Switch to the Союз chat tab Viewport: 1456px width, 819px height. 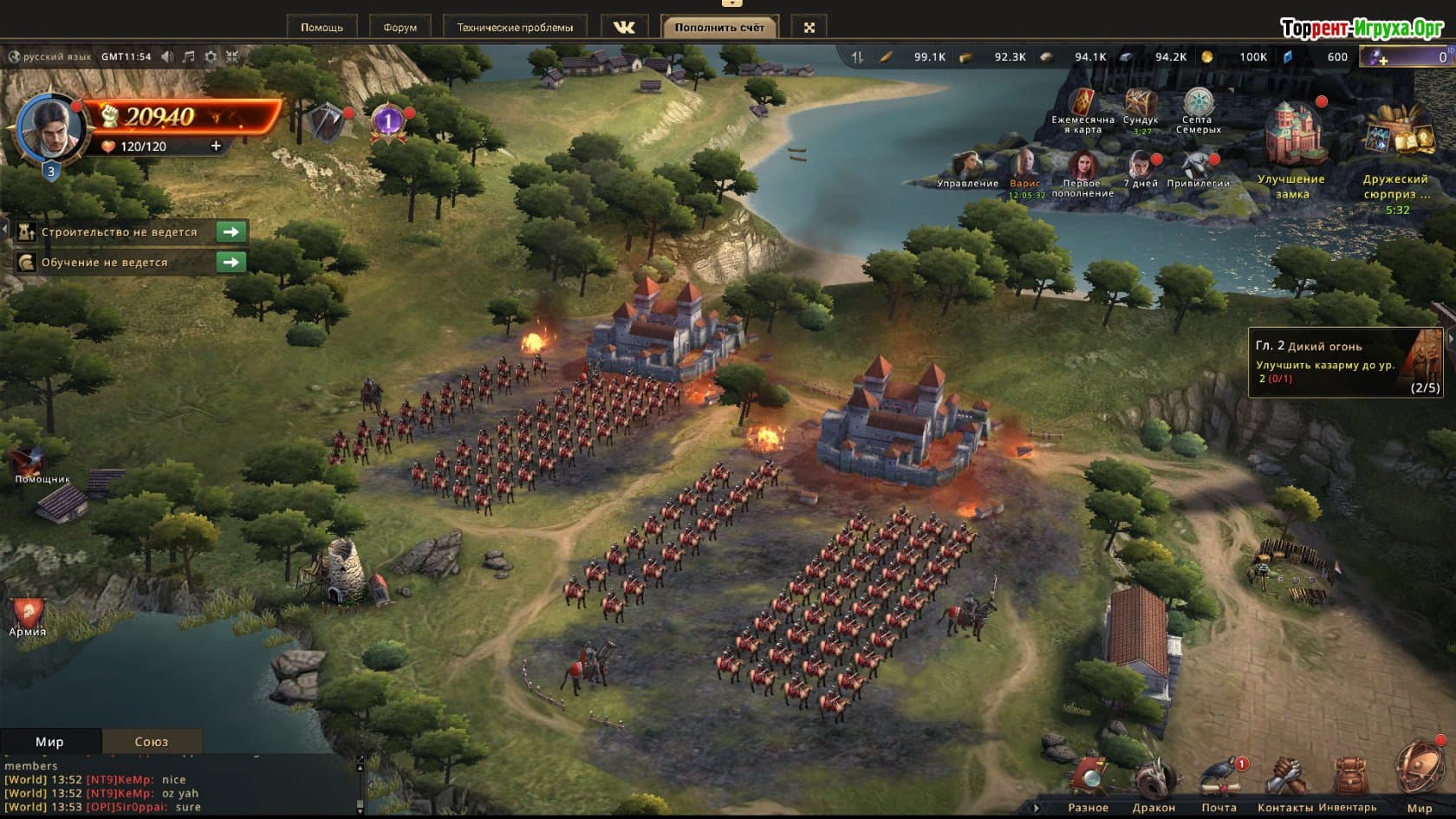tap(152, 742)
